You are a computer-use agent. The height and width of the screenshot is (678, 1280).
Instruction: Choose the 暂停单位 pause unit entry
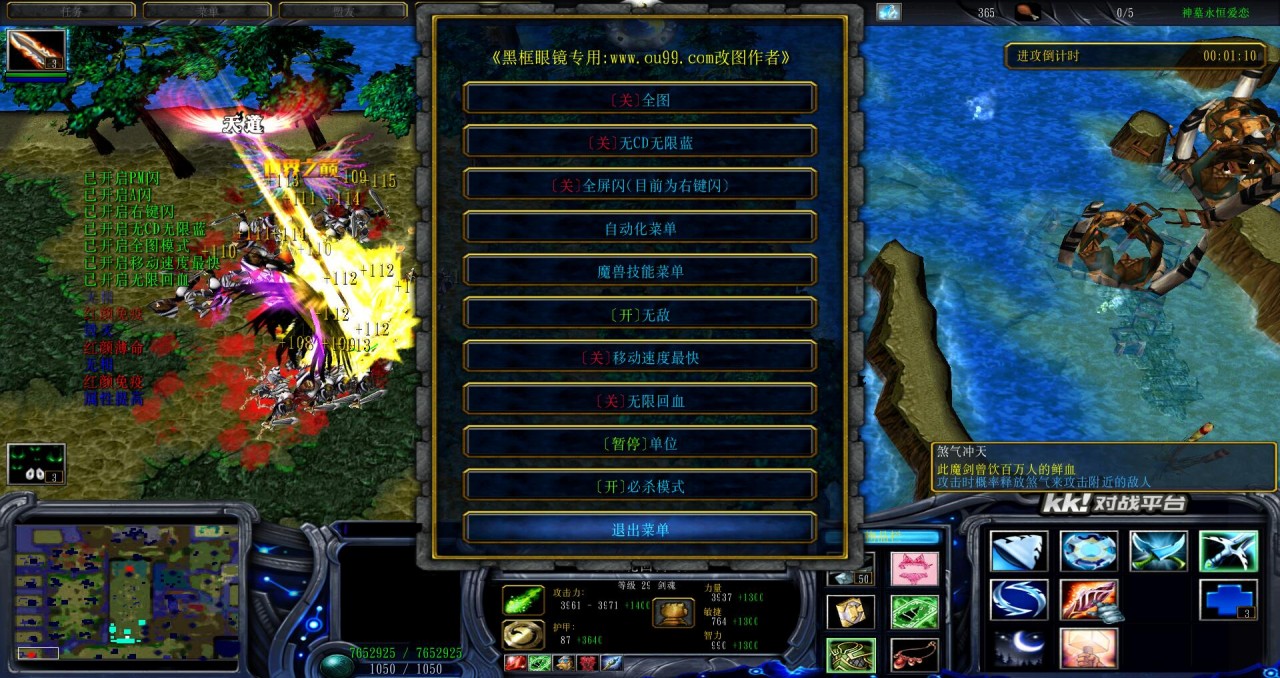640,443
